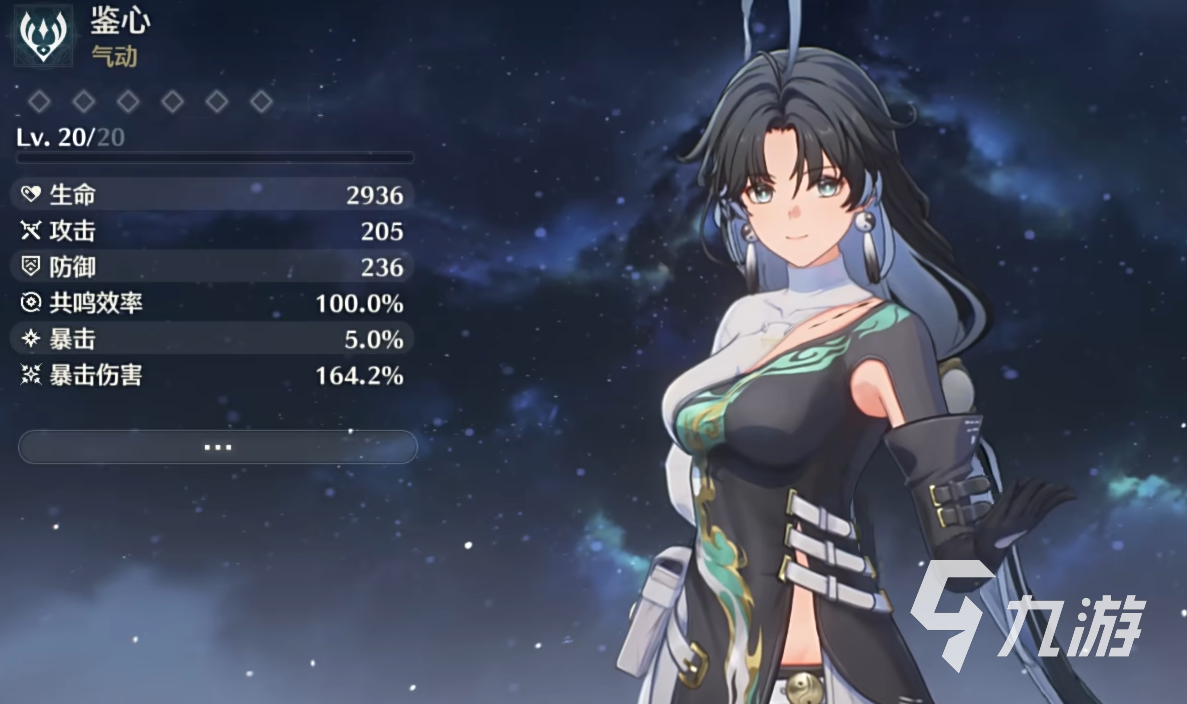This screenshot has width=1187, height=704.
Task: Select the 攻击 attack stat row
Action: point(212,231)
